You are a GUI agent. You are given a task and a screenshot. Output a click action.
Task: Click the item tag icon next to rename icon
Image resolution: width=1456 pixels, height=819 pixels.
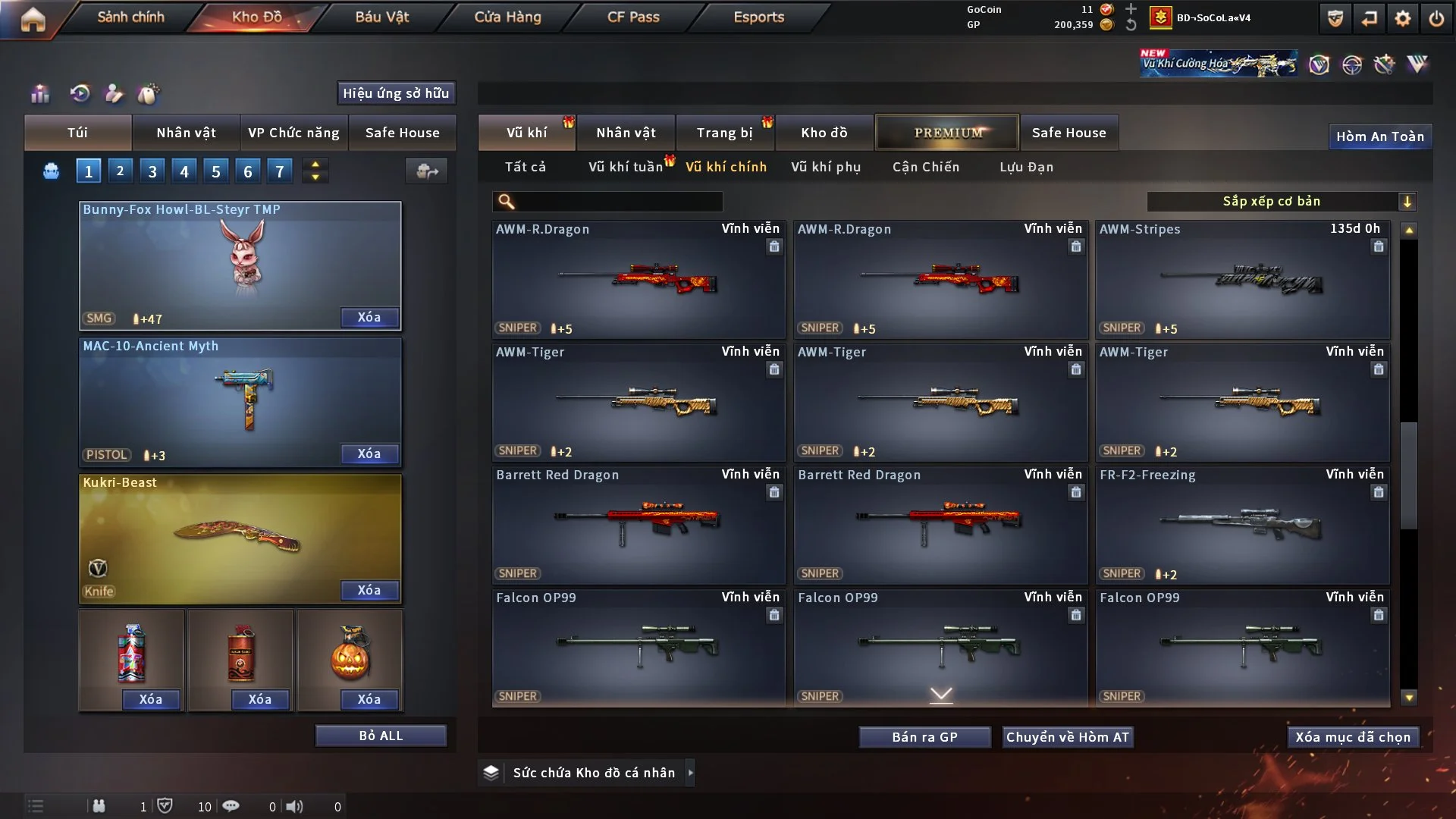[x=149, y=93]
